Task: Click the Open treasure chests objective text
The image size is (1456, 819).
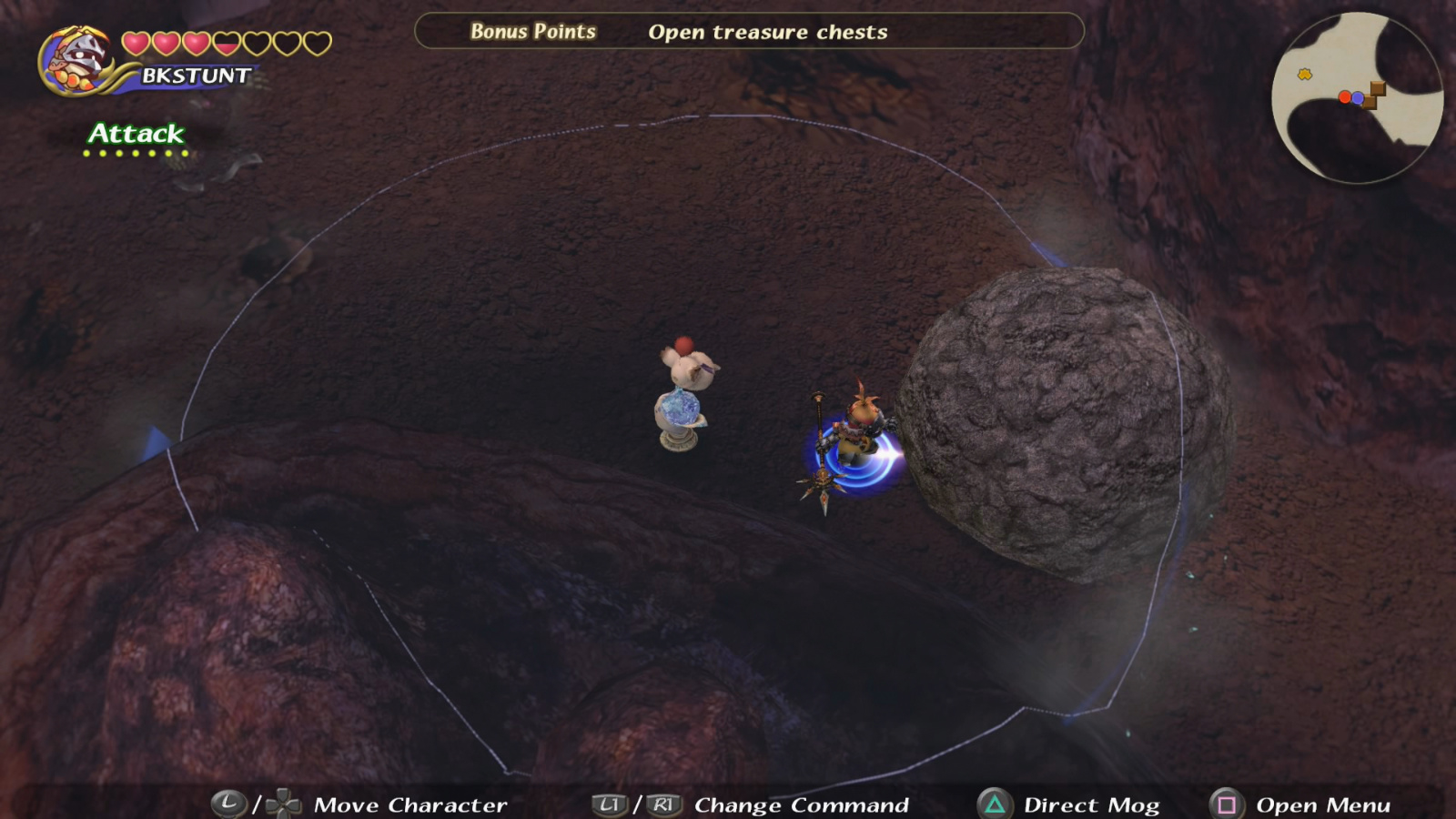Action: point(767,33)
